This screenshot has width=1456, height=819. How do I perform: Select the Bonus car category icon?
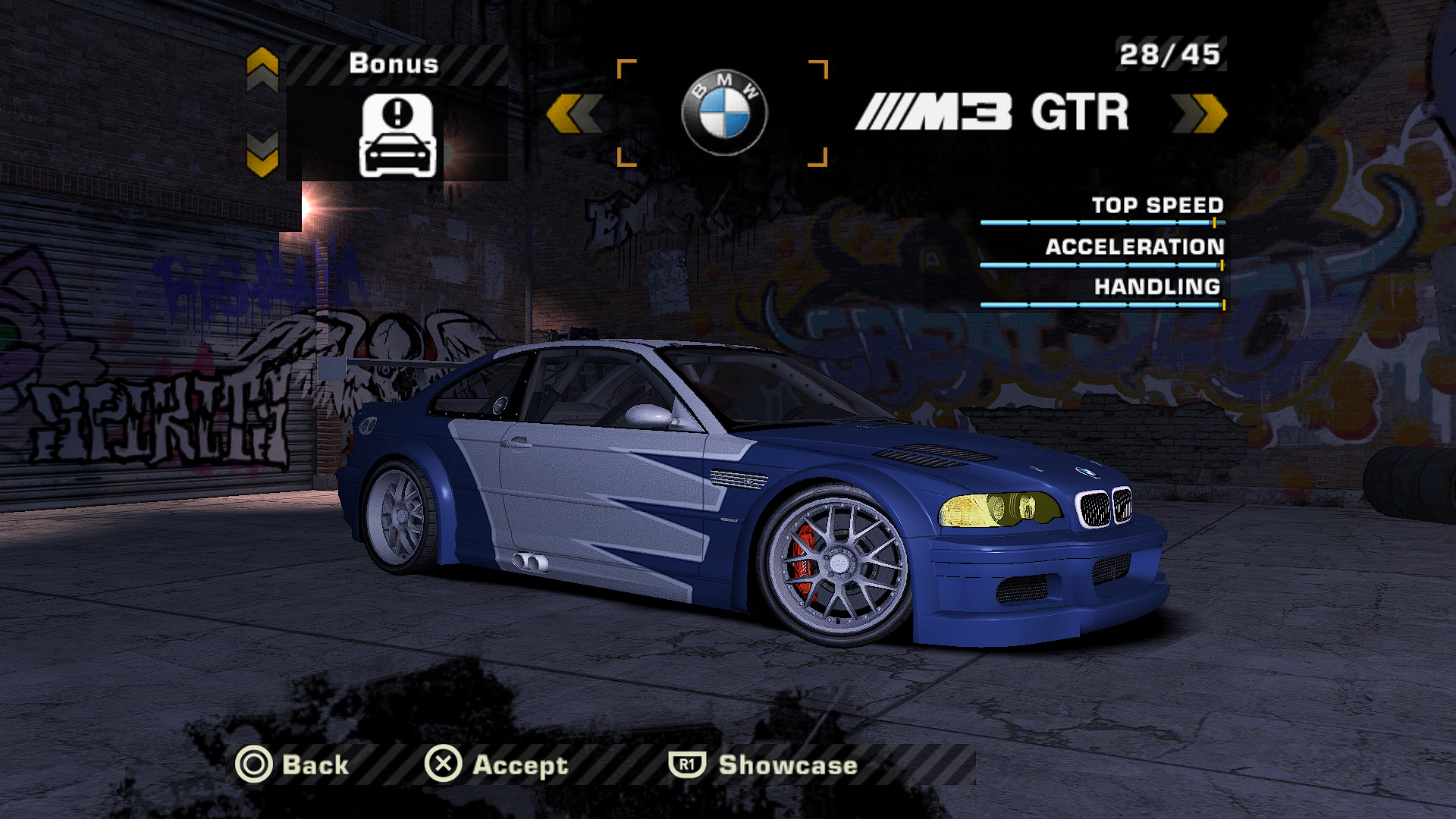coord(397,135)
